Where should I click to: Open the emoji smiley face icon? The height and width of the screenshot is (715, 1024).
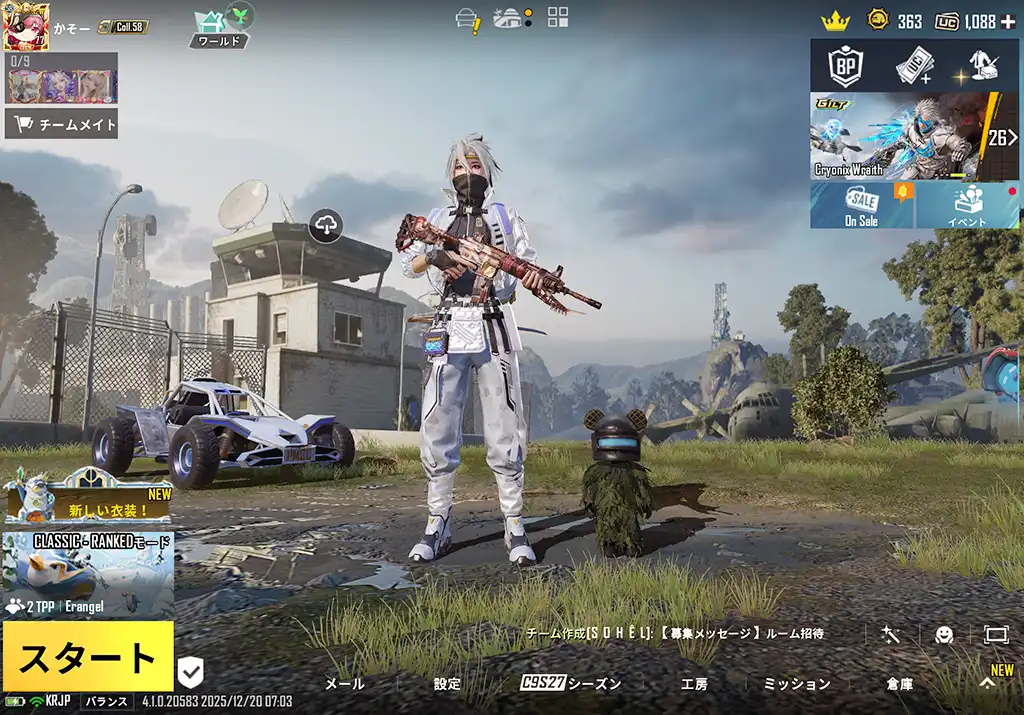tap(943, 634)
